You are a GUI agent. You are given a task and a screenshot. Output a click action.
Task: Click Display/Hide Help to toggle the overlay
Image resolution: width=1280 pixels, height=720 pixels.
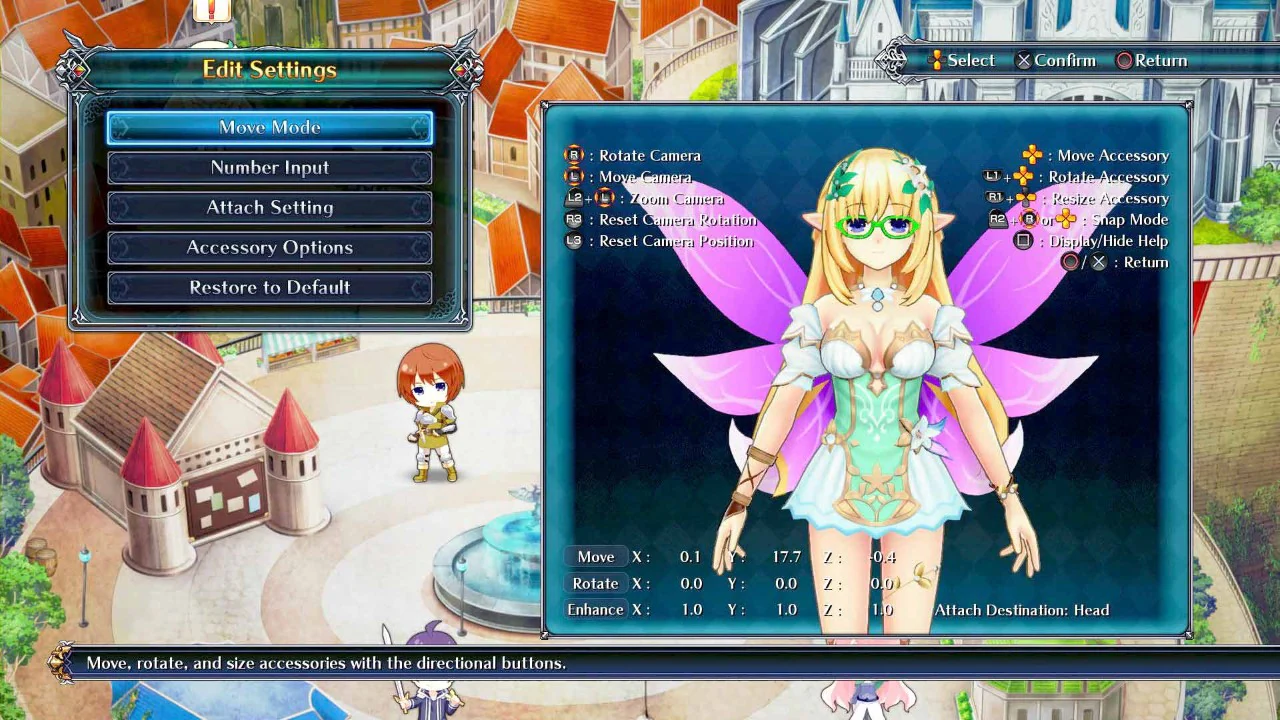point(1110,241)
